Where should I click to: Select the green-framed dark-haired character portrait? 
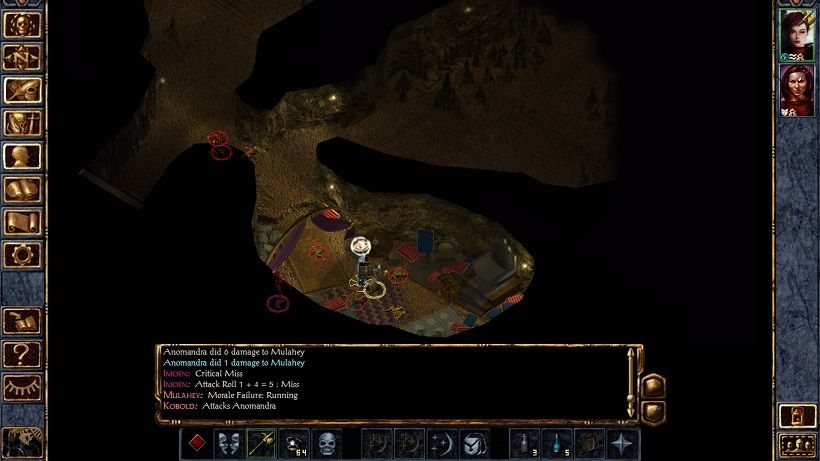pos(796,35)
